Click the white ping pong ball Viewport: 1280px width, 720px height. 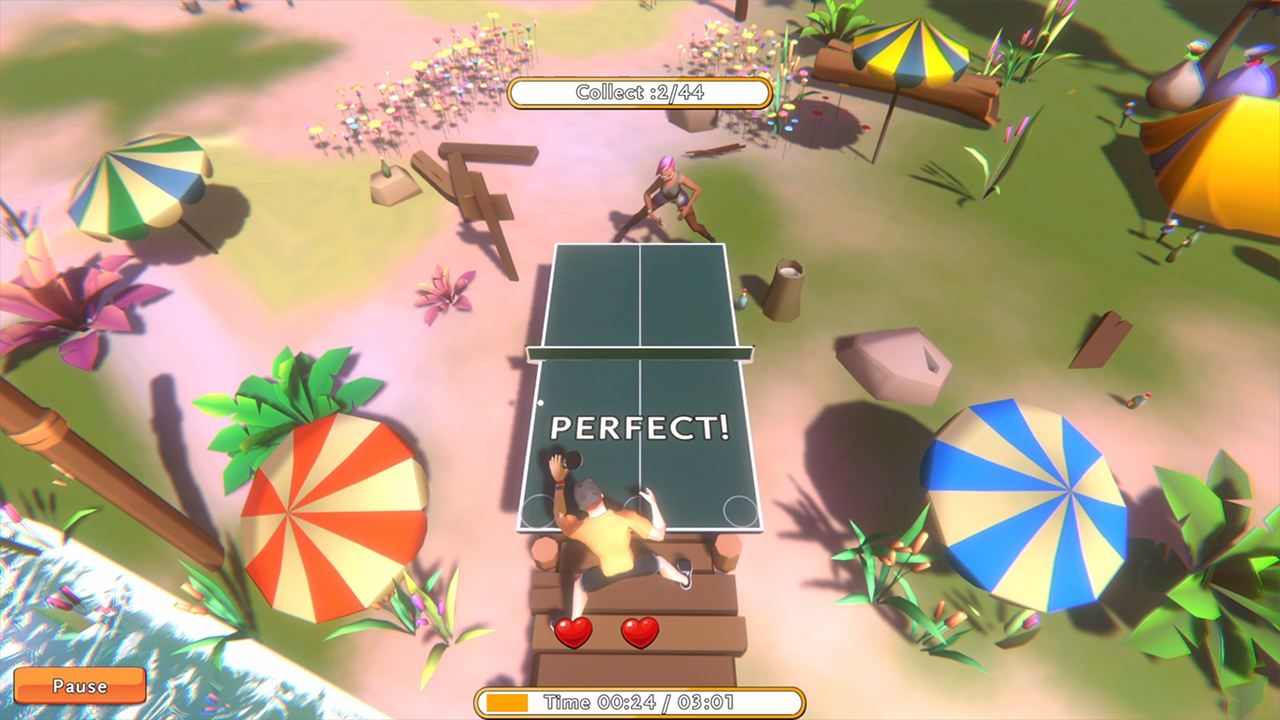tap(540, 403)
